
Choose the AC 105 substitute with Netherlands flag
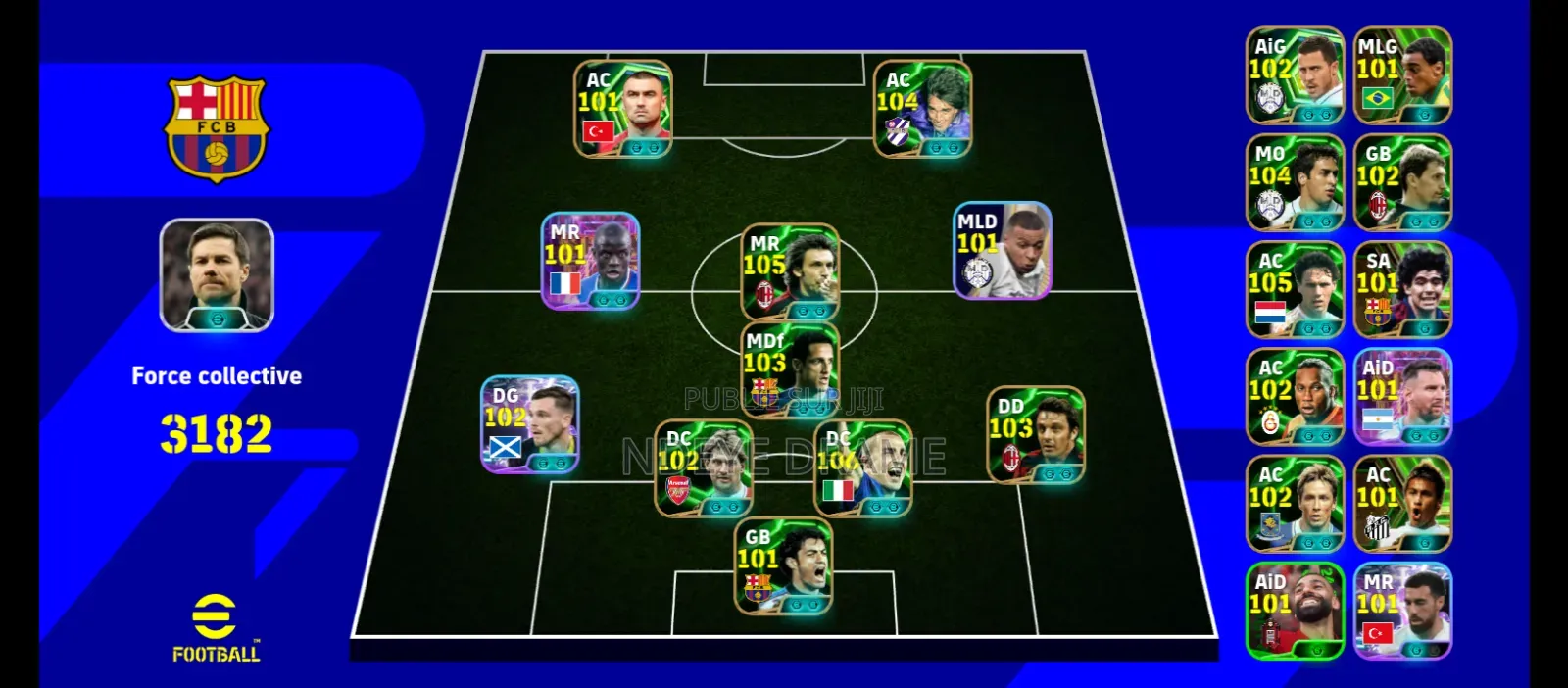[1295, 290]
